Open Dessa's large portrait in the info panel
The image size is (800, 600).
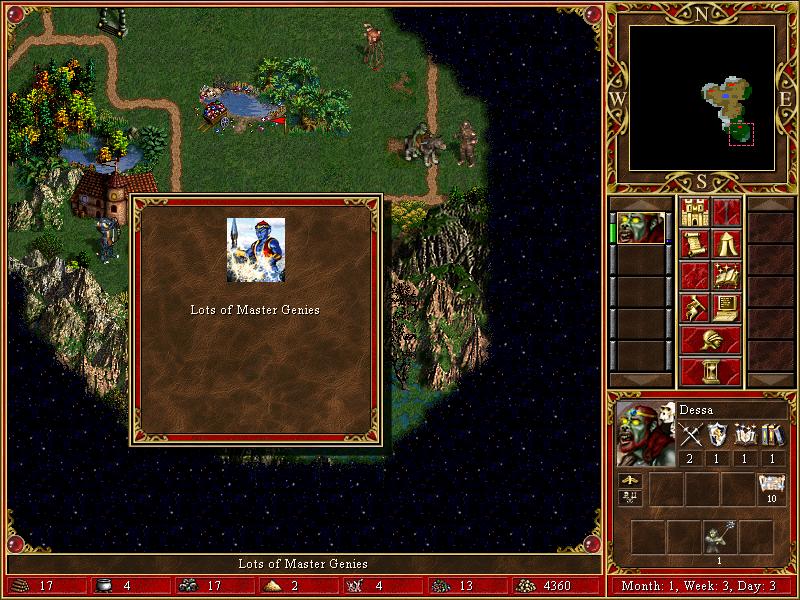(x=645, y=434)
